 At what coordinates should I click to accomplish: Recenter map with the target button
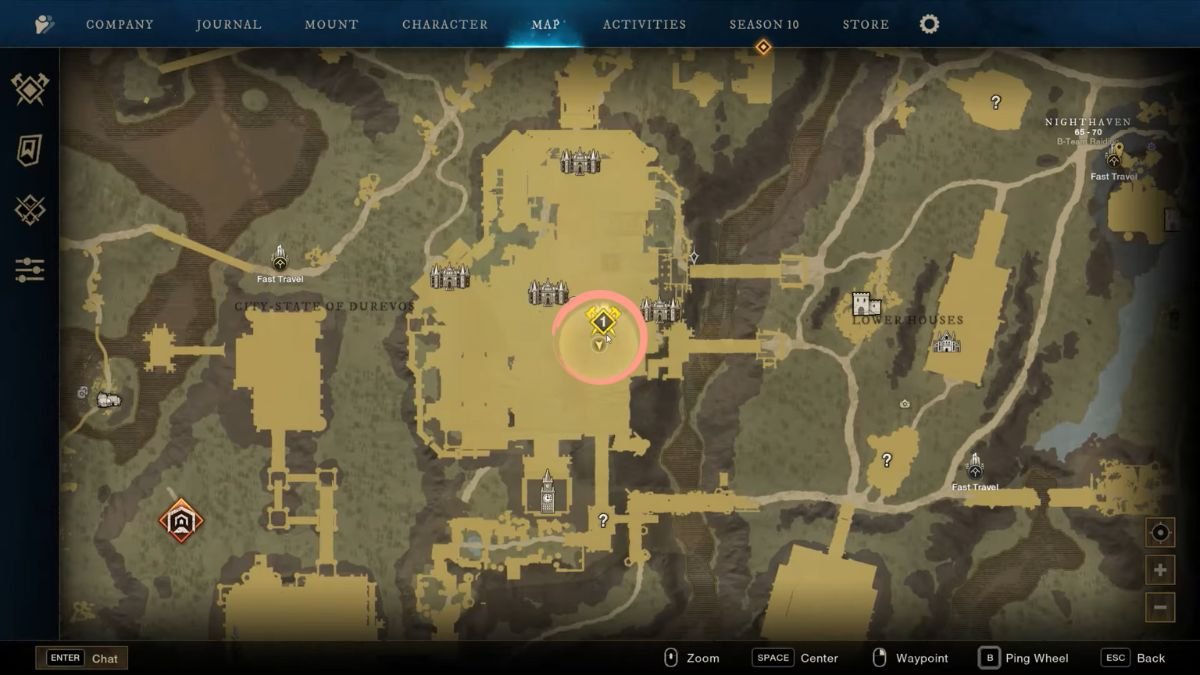(x=1160, y=533)
